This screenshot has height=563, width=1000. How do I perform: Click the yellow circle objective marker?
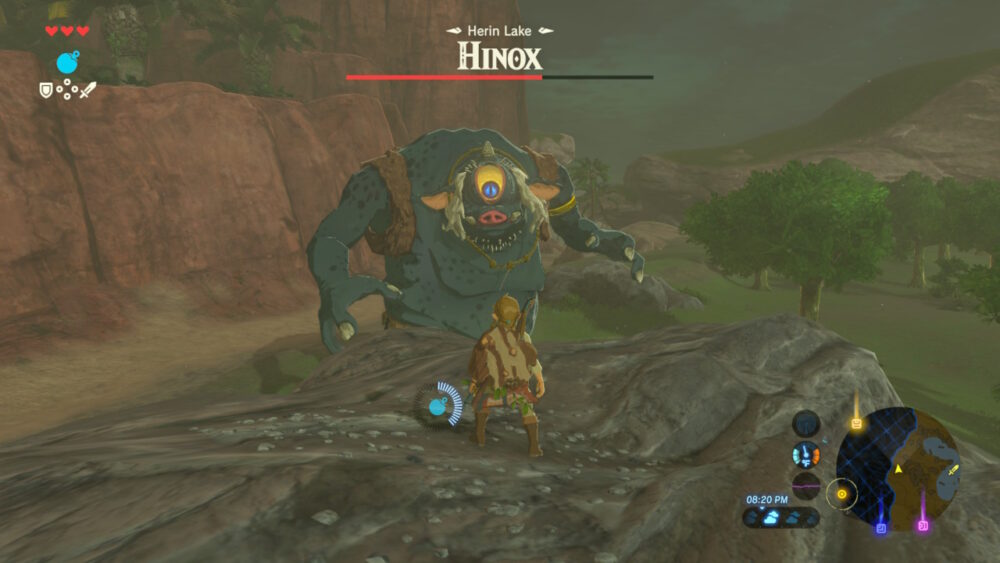click(842, 492)
